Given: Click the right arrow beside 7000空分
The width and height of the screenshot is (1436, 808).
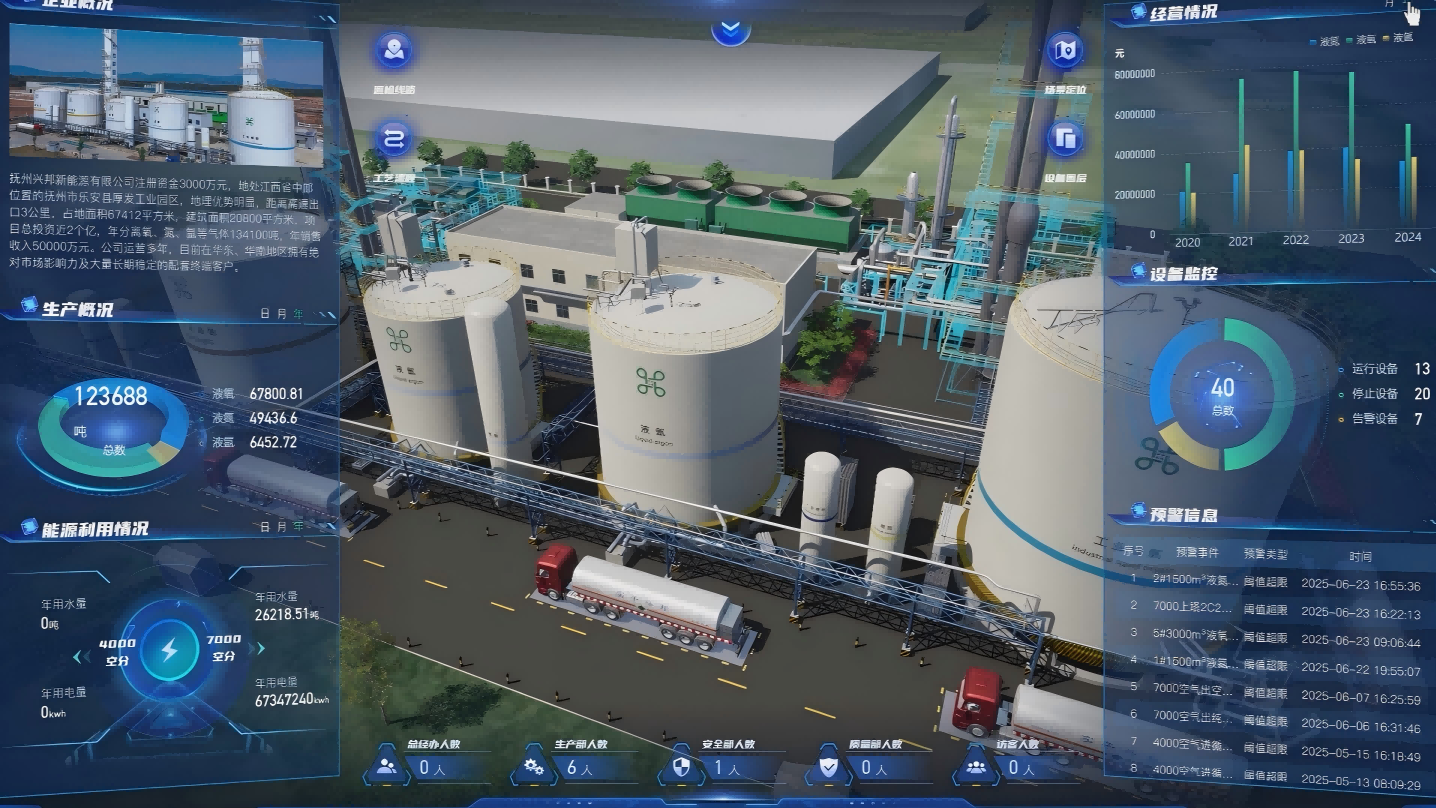Looking at the screenshot, I should (x=261, y=648).
